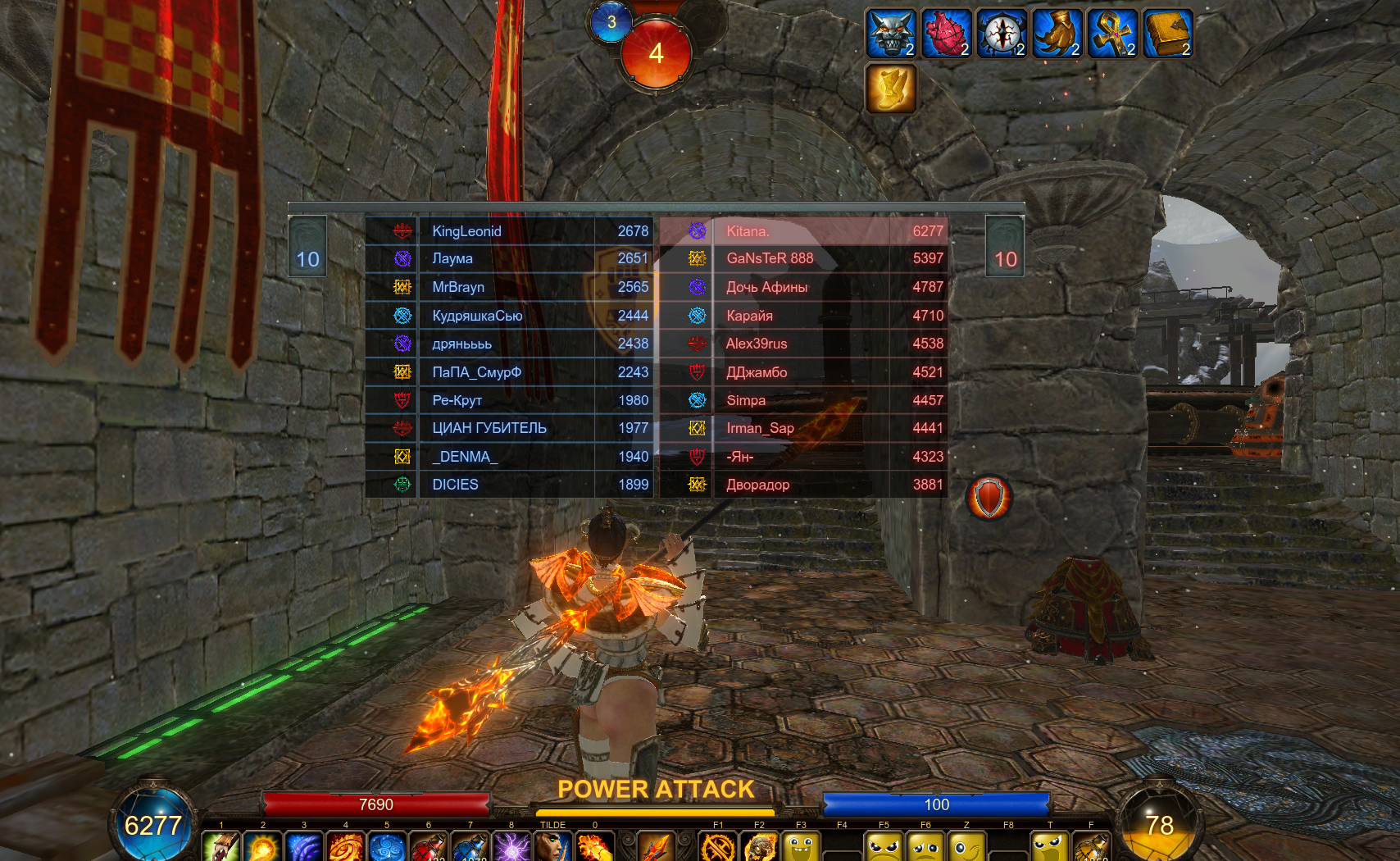This screenshot has width=1400, height=861.
Task: Click the golden boots buff icon
Action: (x=891, y=89)
